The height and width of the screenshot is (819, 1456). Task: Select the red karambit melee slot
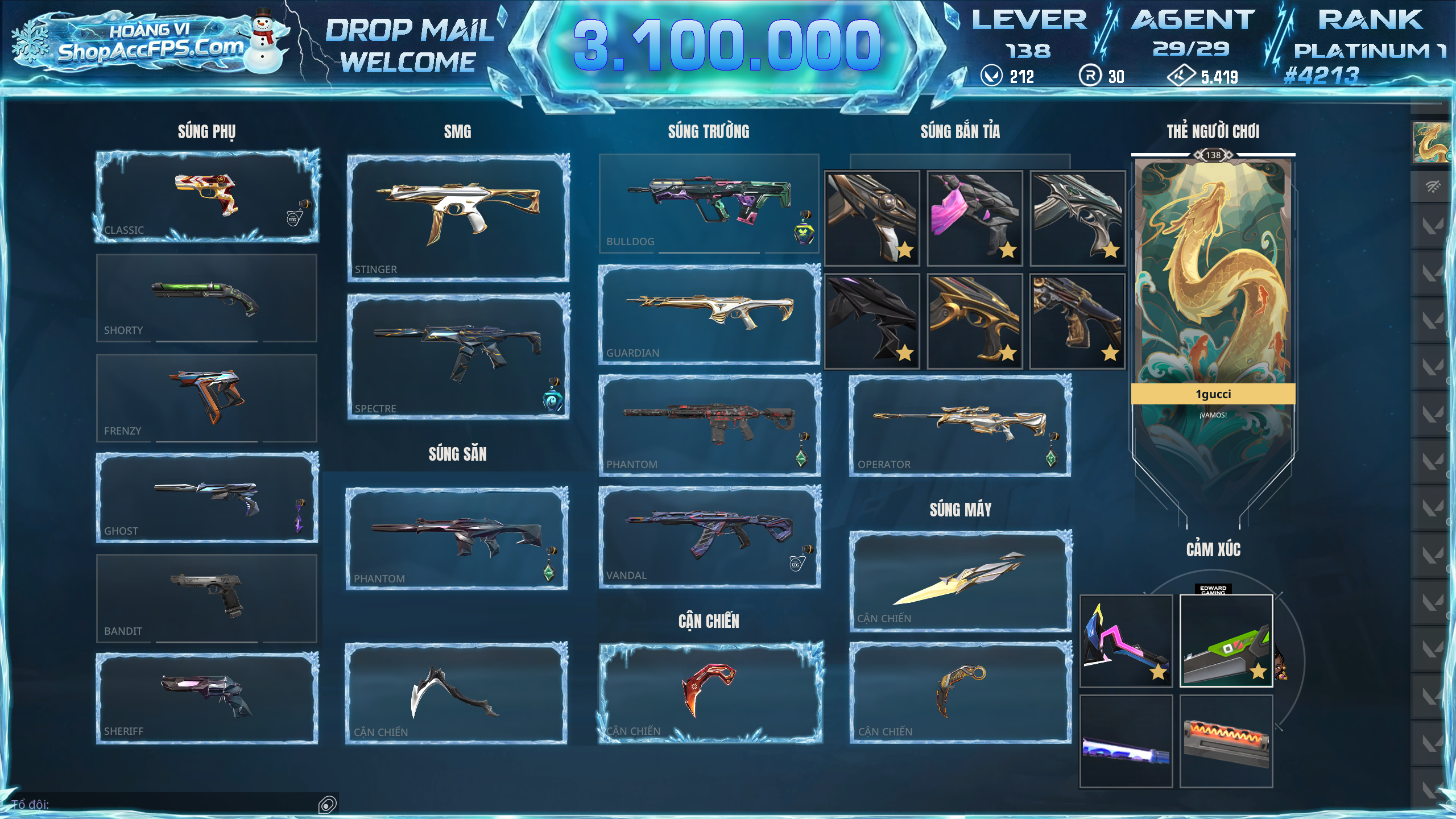(710, 693)
